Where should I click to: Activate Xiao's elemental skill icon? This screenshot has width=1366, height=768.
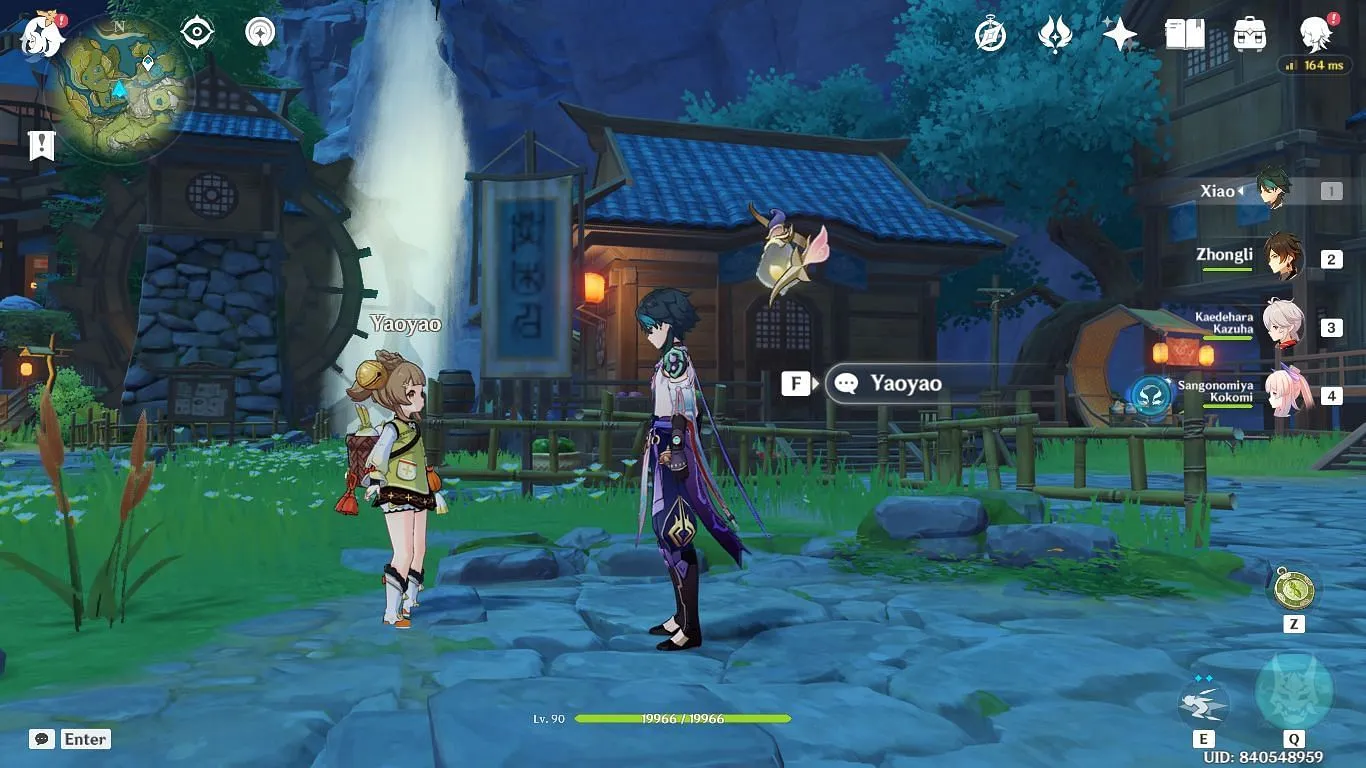tap(1203, 698)
